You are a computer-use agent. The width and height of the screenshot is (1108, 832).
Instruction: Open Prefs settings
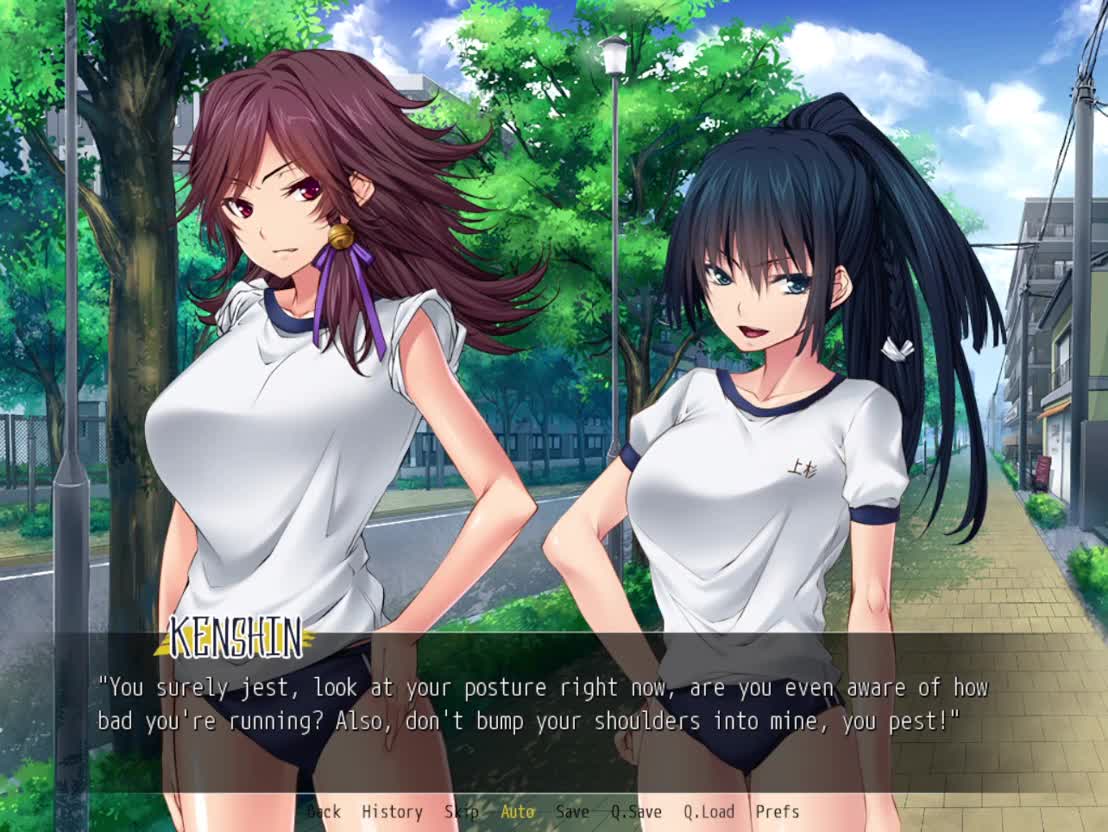(777, 812)
